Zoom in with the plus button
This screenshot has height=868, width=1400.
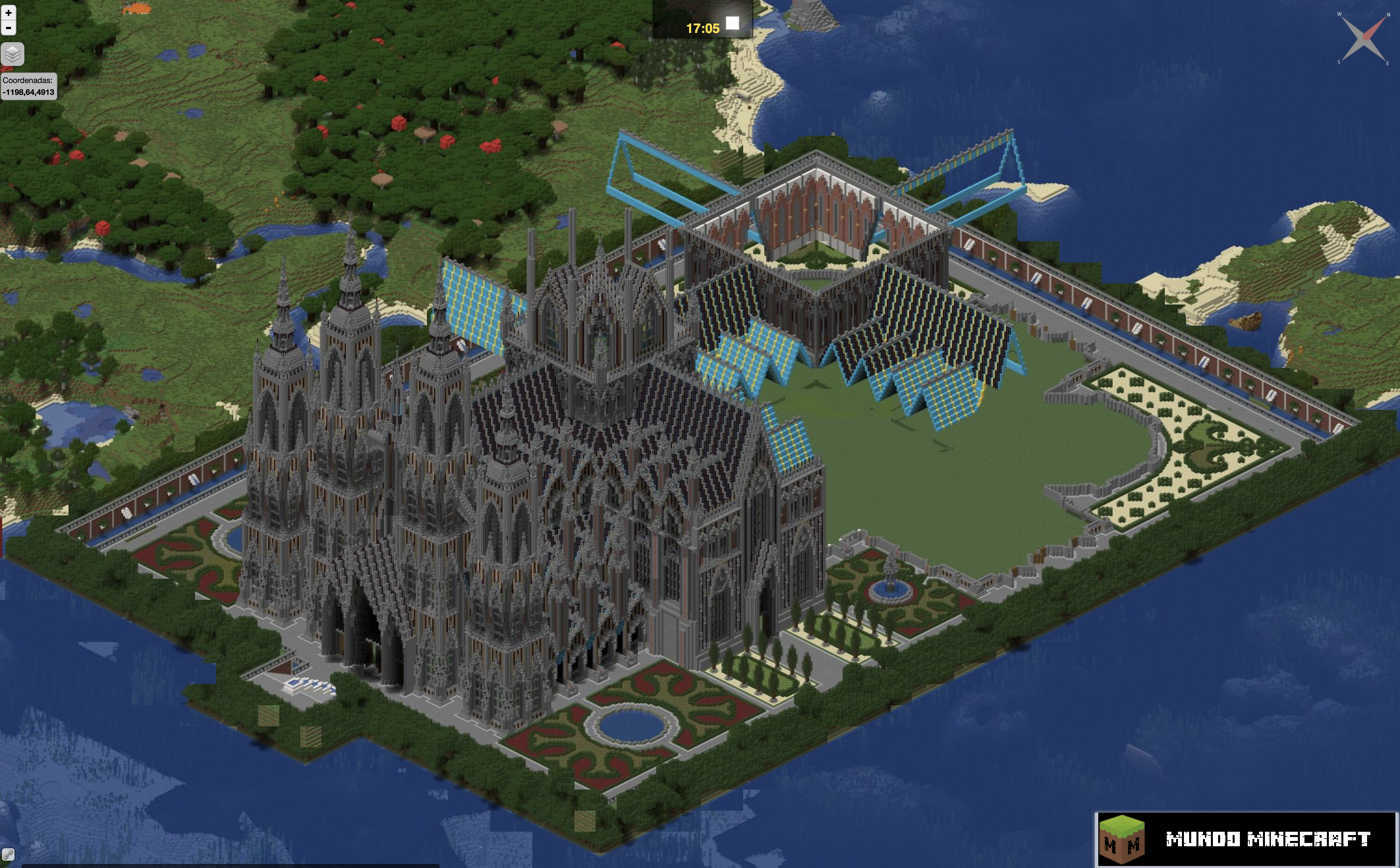coord(8,13)
